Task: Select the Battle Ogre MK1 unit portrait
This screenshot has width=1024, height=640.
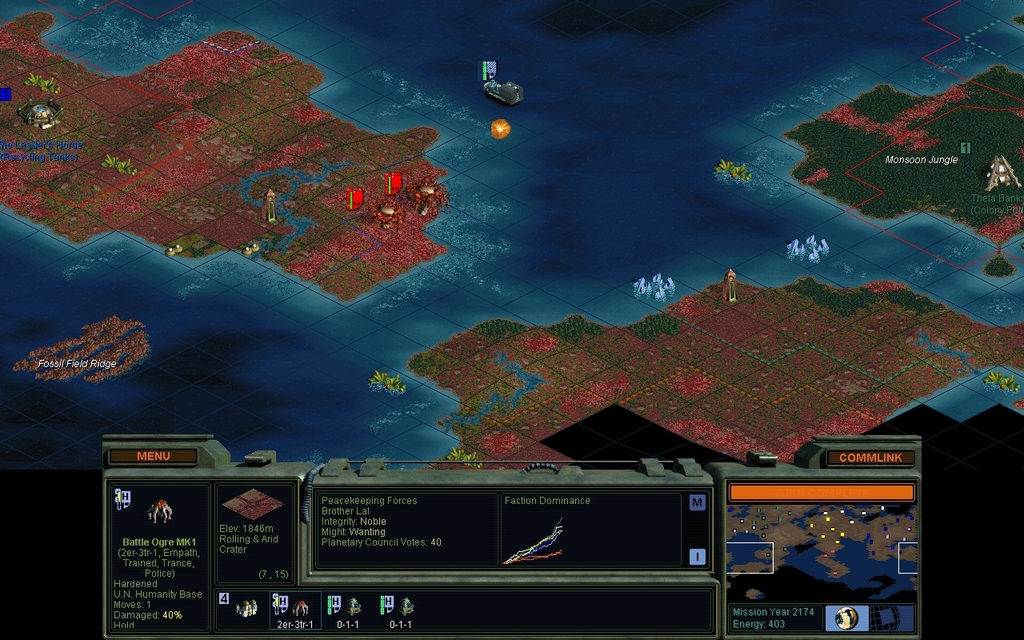Action: (x=160, y=512)
